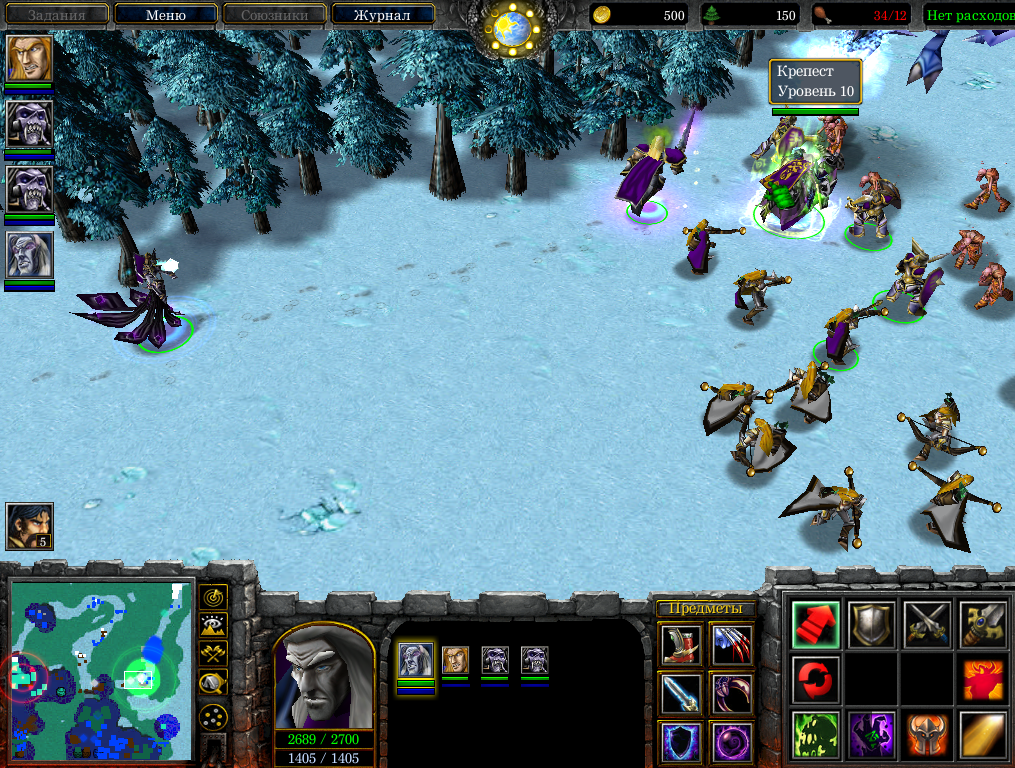The image size is (1015, 768).
Task: Click the Задания quests button
Action: (56, 15)
